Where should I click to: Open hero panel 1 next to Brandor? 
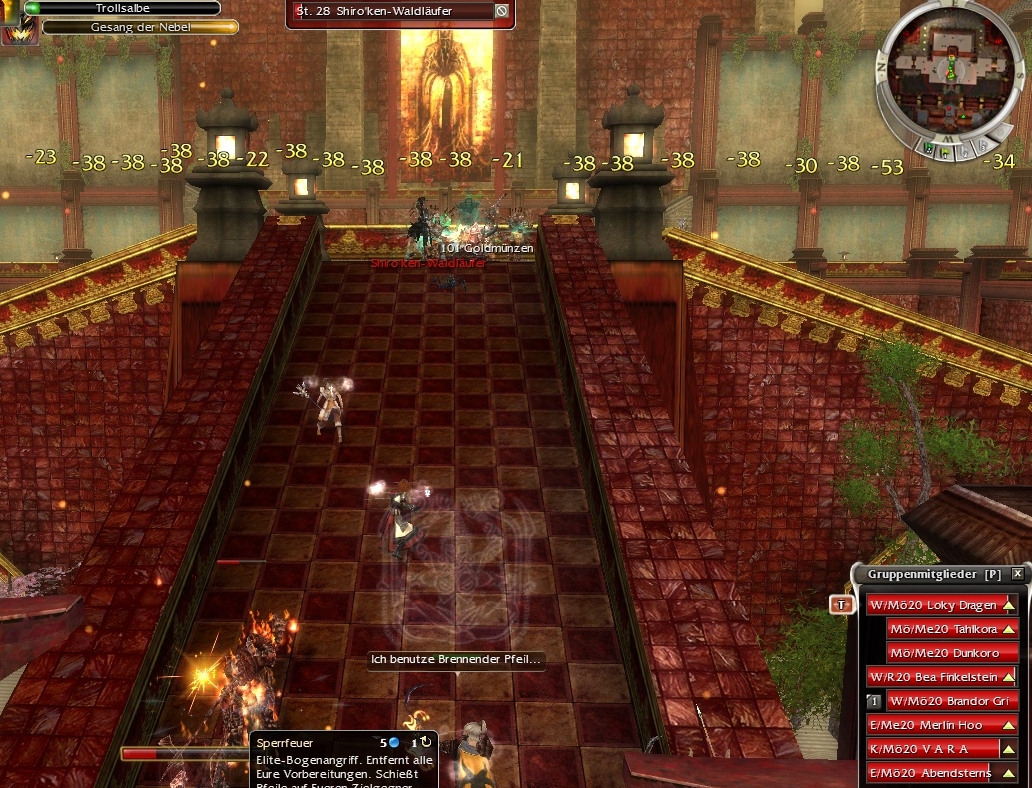873,701
